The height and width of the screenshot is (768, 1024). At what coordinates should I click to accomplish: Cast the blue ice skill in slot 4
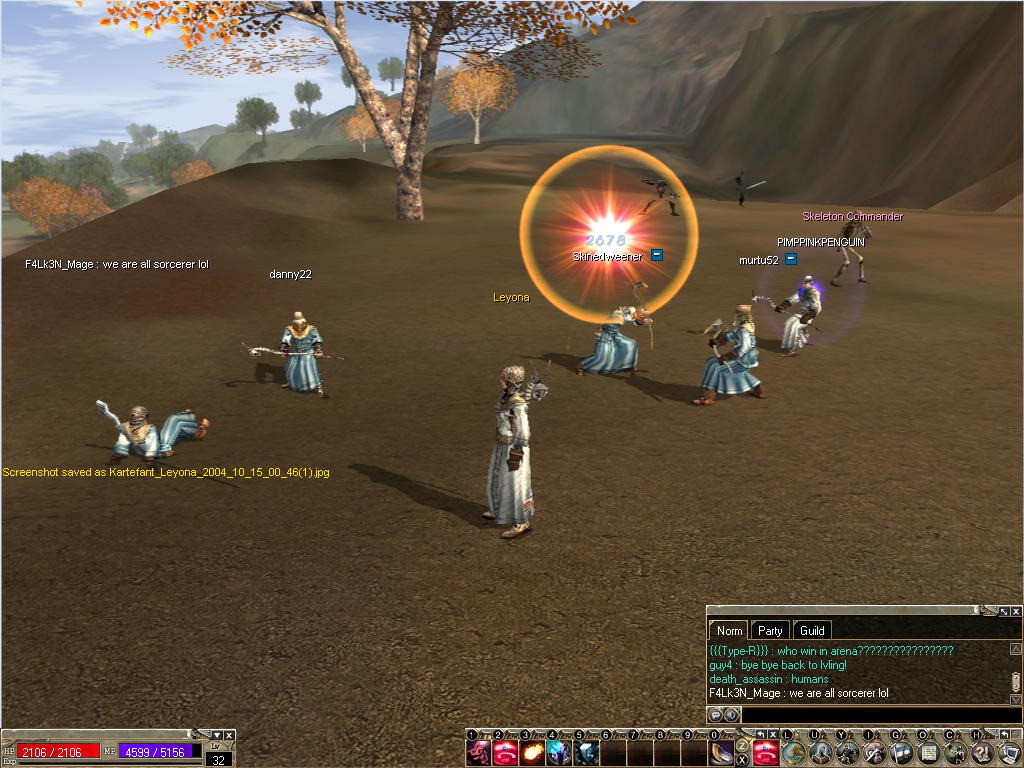560,754
